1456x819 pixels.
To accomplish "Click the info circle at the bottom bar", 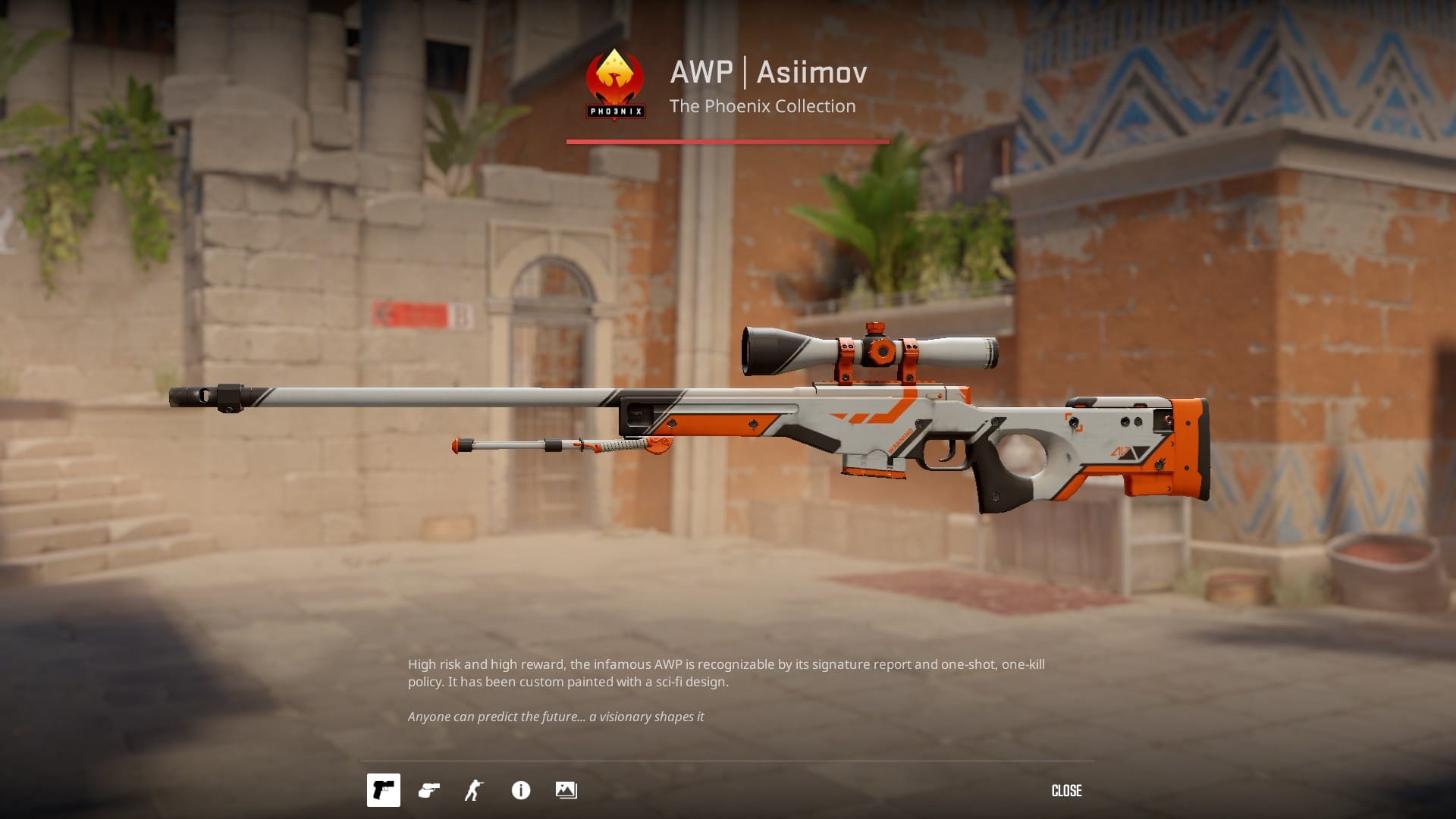I will point(519,790).
